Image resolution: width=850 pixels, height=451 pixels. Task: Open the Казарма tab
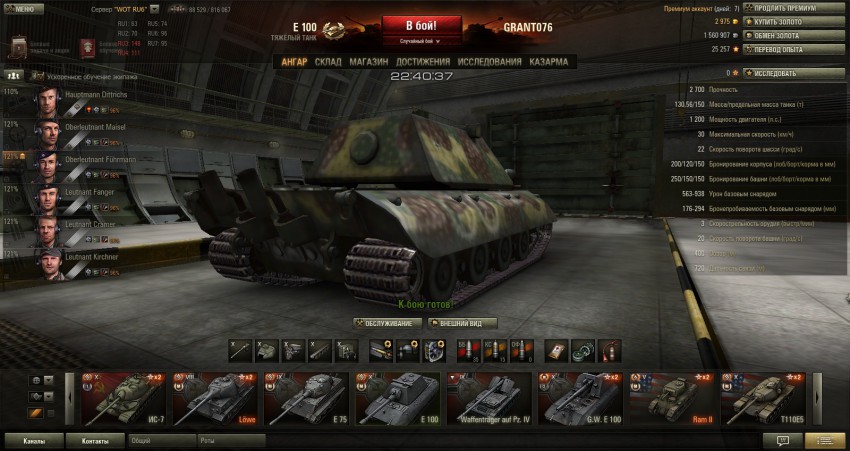[551, 62]
